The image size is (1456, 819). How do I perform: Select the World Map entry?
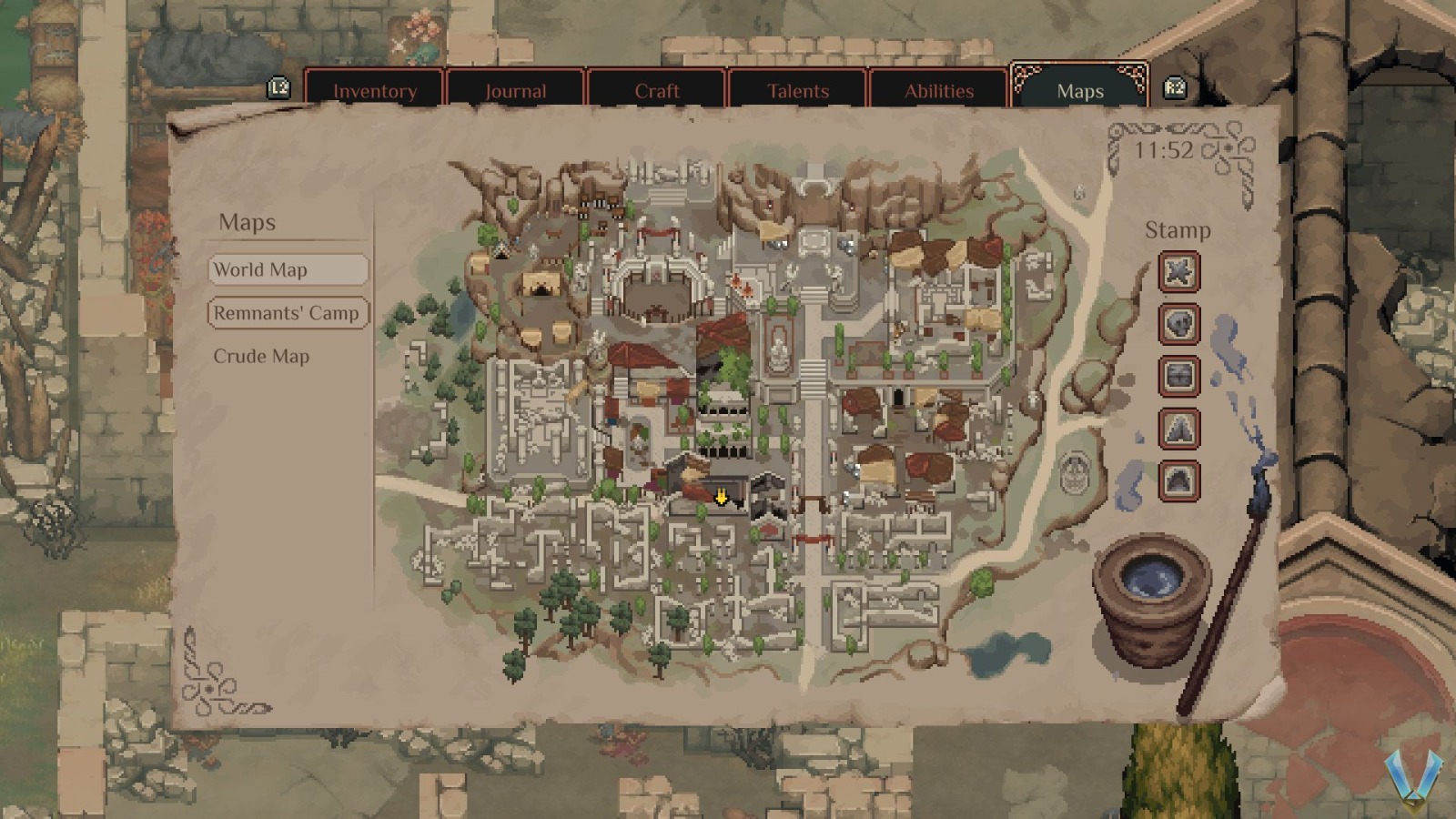point(288,269)
